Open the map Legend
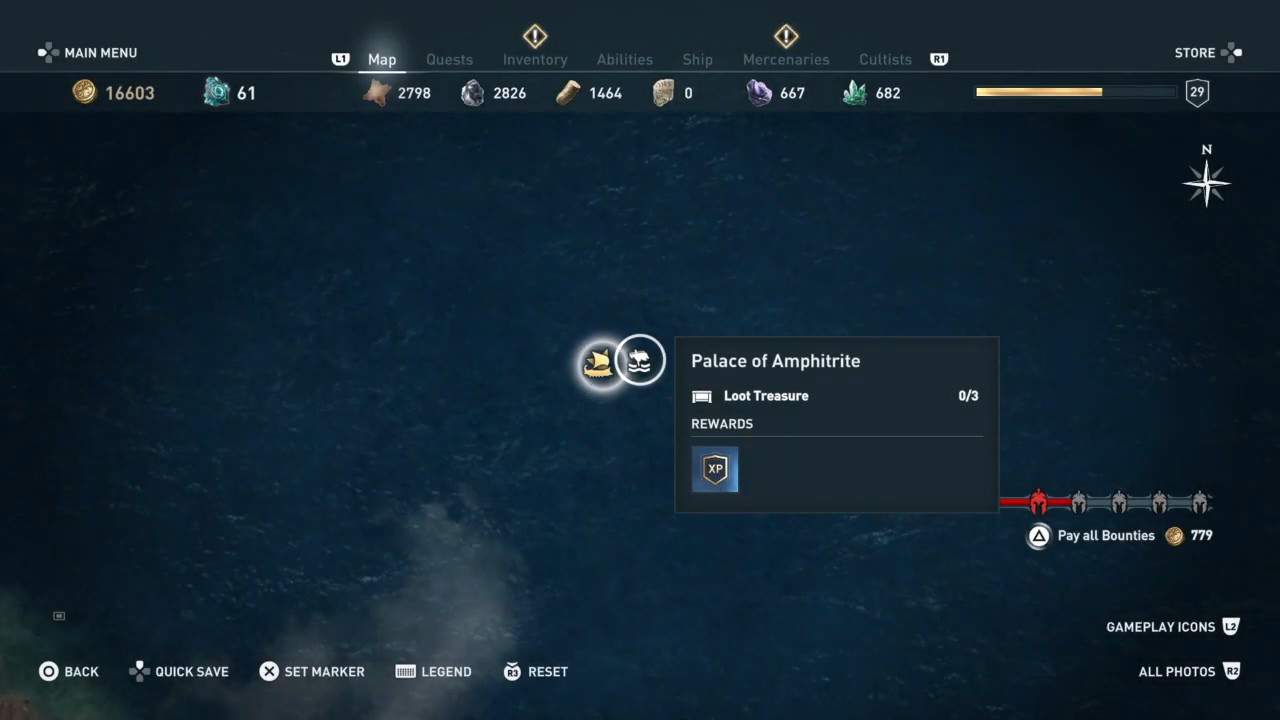Image resolution: width=1280 pixels, height=720 pixels. pyautogui.click(x=433, y=672)
